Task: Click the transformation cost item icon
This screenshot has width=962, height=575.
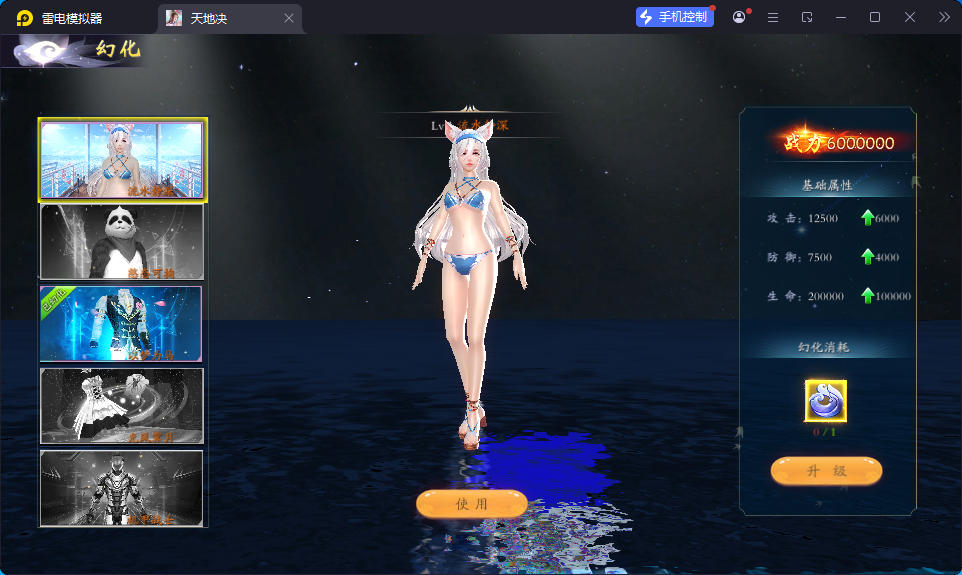Action: pyautogui.click(x=826, y=402)
